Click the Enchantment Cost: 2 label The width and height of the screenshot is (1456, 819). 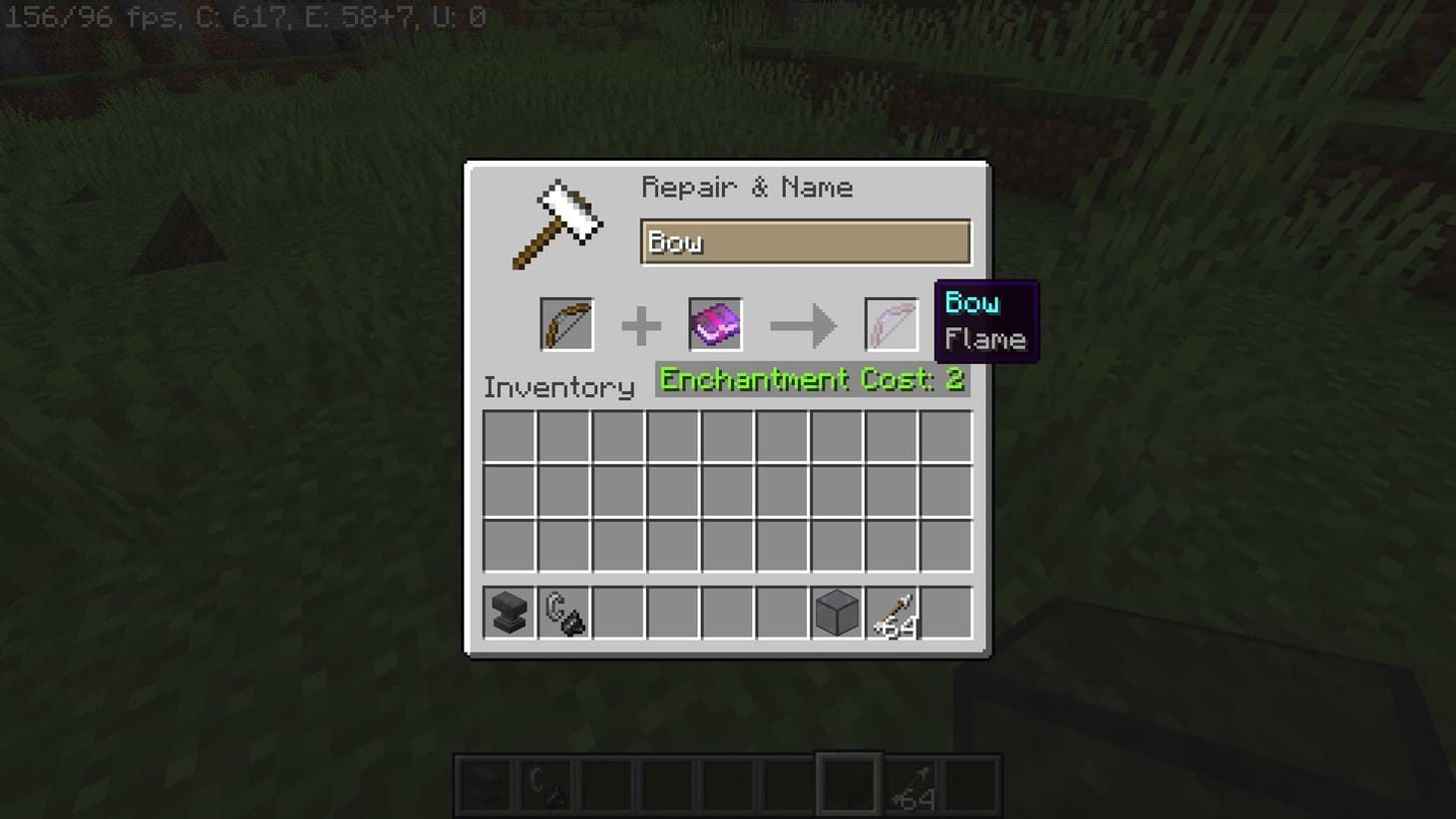[x=812, y=380]
